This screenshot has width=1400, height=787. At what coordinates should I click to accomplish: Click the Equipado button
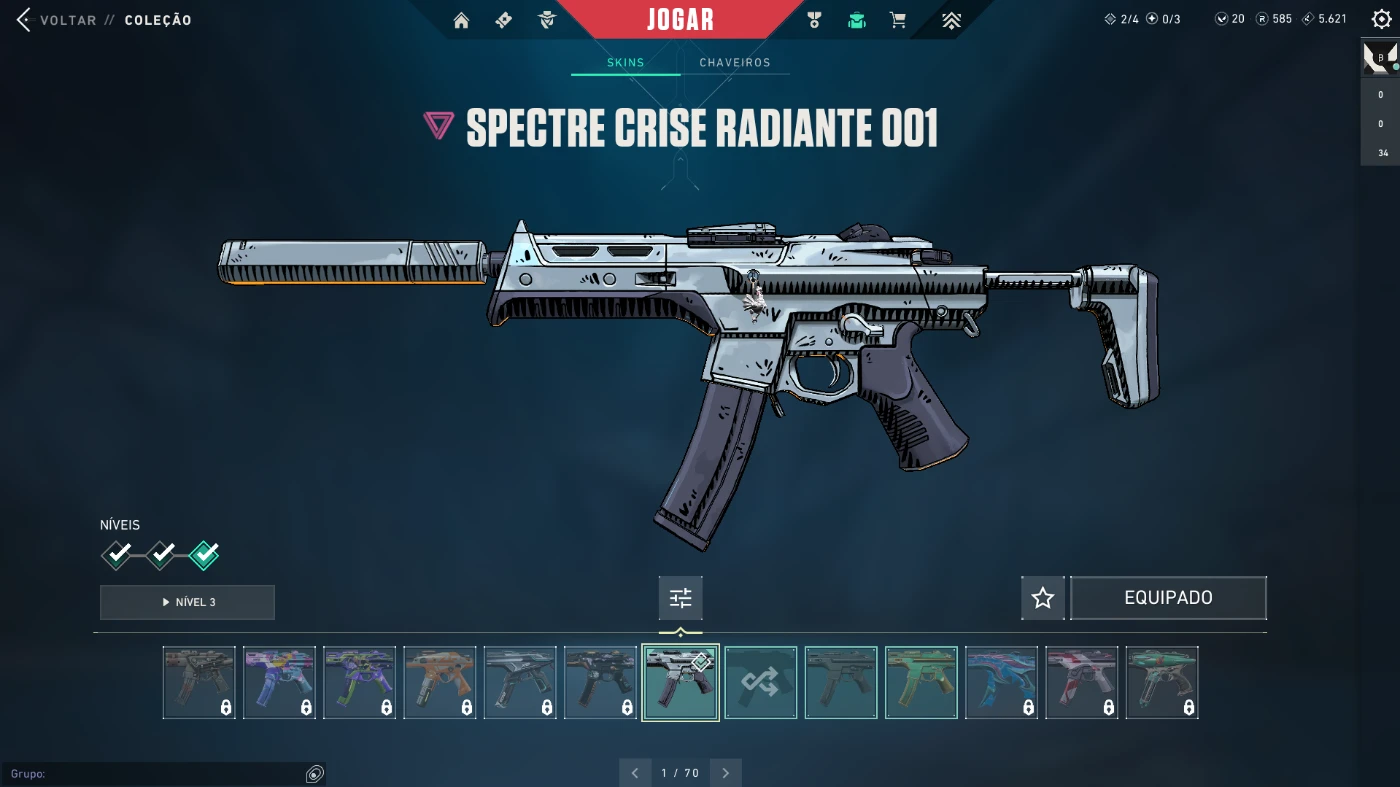point(1168,598)
